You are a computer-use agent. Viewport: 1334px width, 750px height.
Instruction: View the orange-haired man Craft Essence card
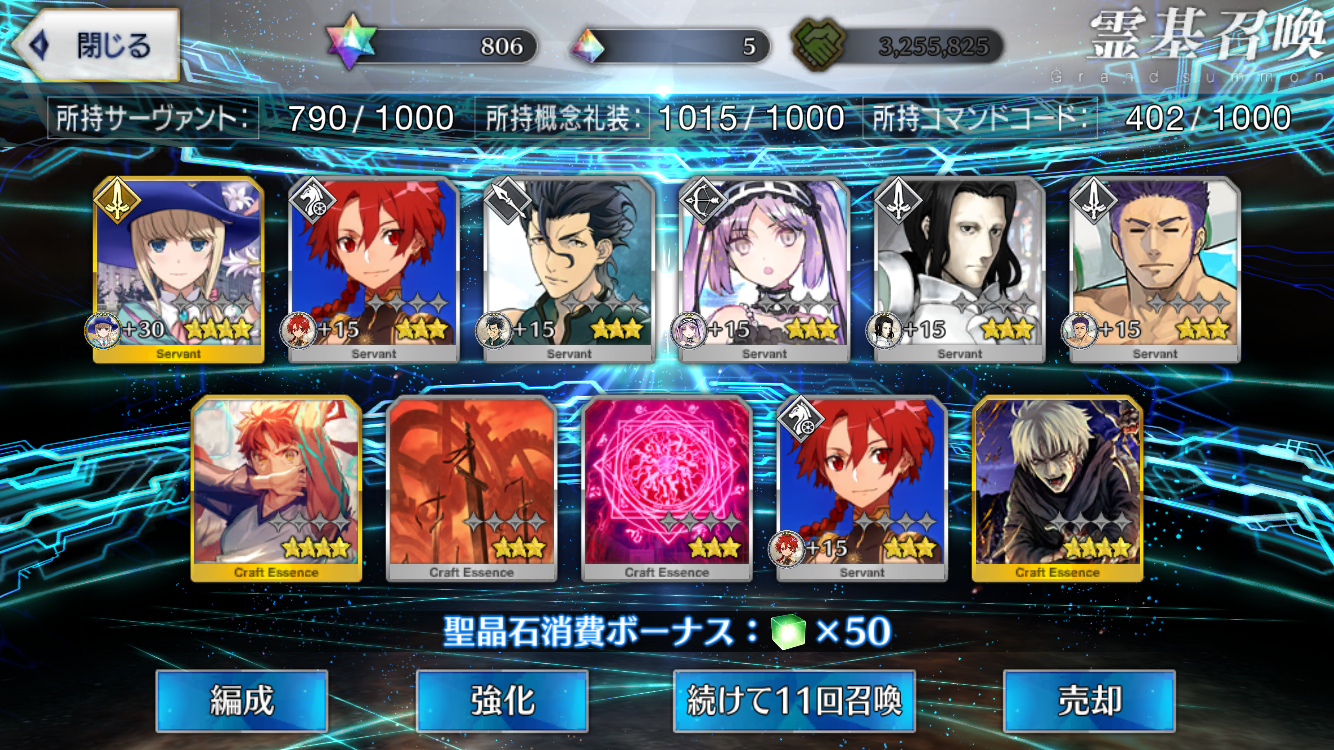pyautogui.click(x=276, y=487)
